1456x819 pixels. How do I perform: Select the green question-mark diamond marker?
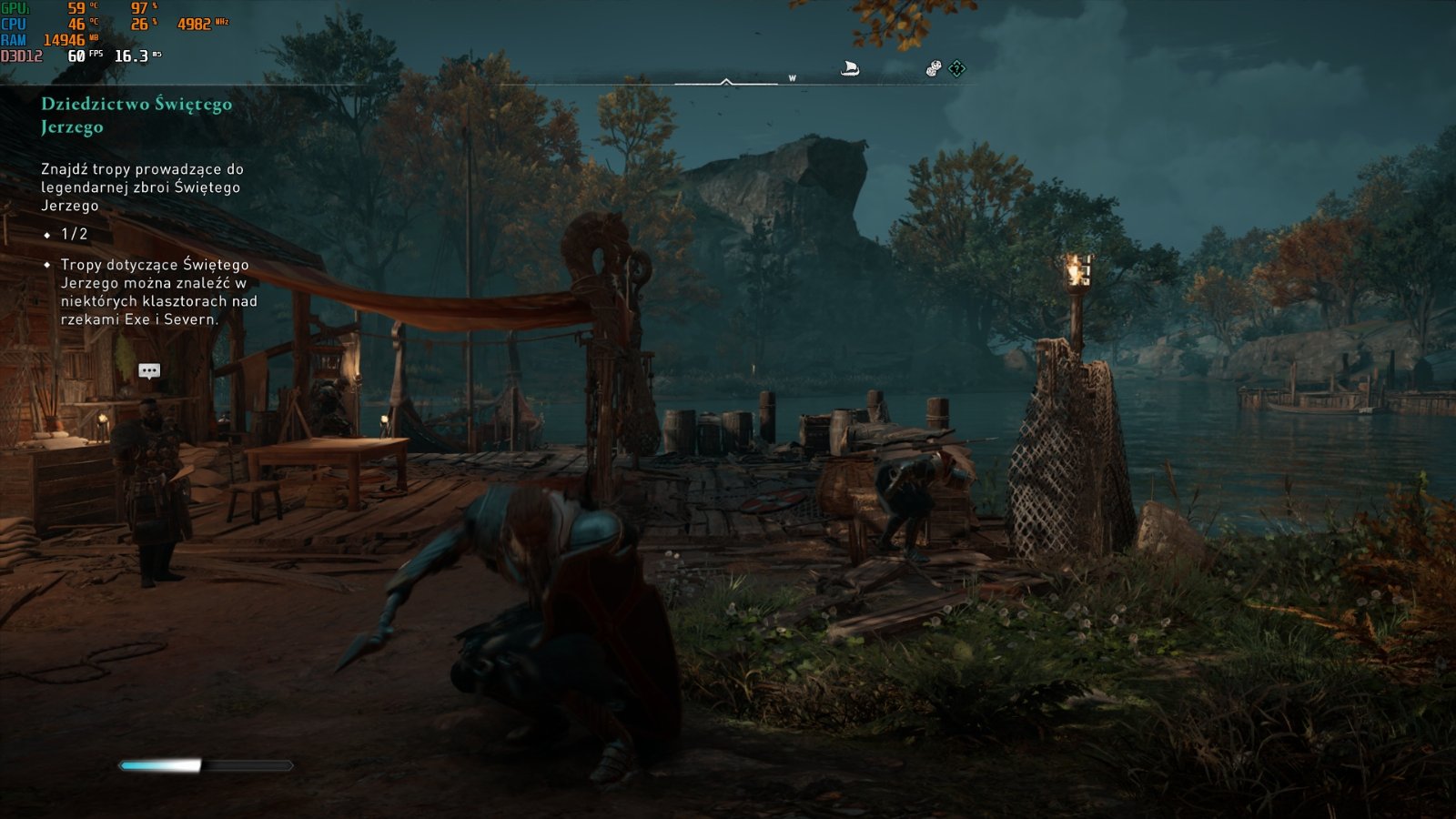tap(957, 68)
